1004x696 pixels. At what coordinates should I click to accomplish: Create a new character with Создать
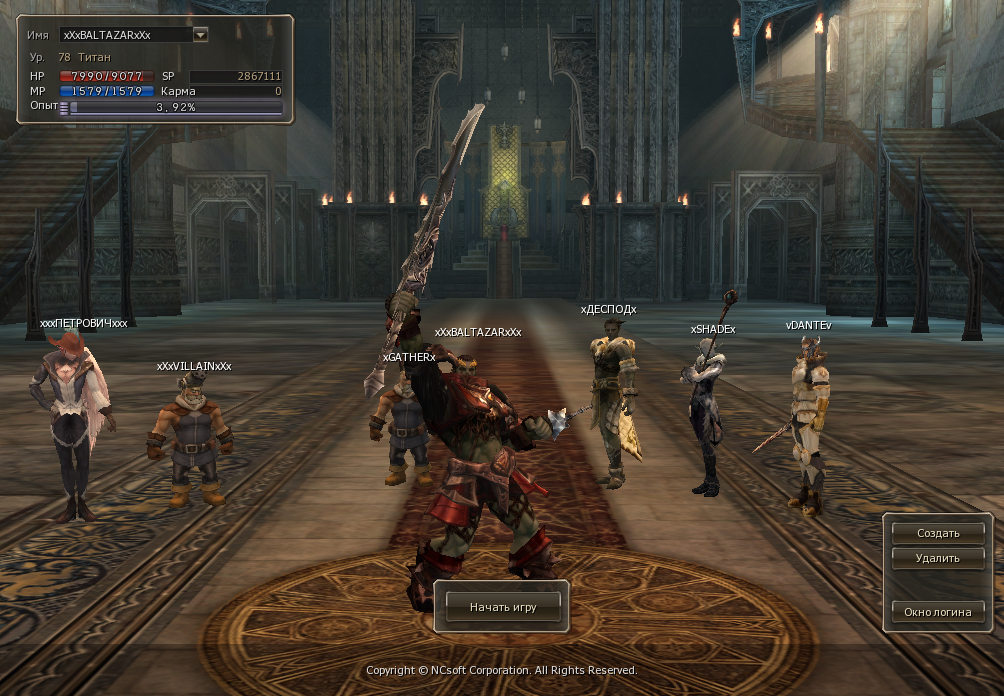(937, 533)
